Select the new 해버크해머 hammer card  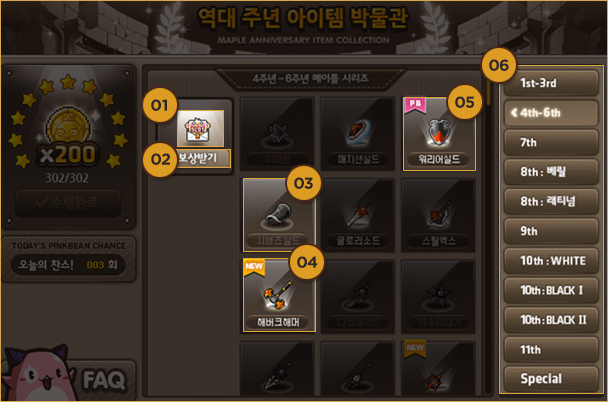point(279,297)
